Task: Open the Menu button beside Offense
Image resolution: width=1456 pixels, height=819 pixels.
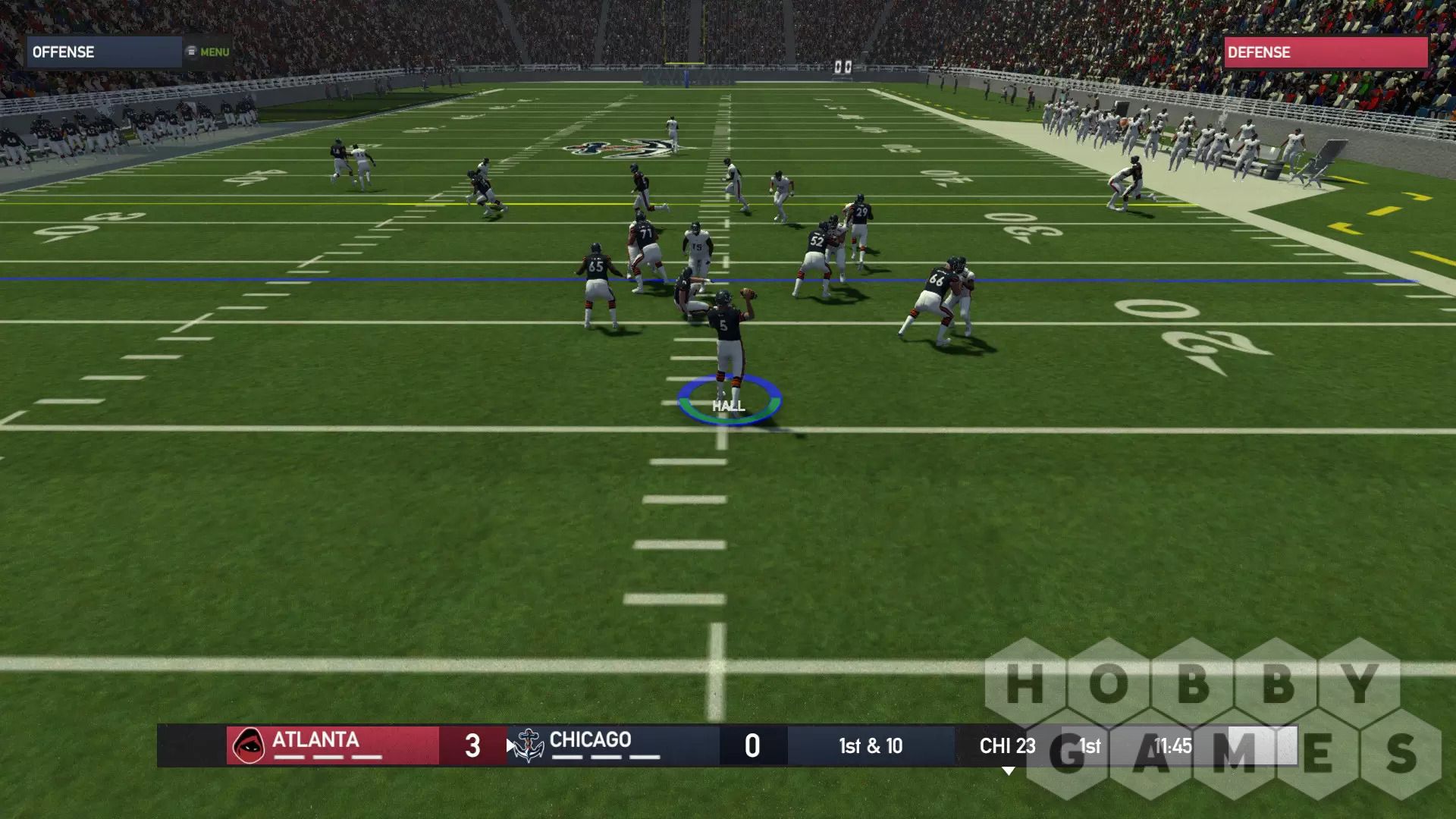Action: point(208,52)
